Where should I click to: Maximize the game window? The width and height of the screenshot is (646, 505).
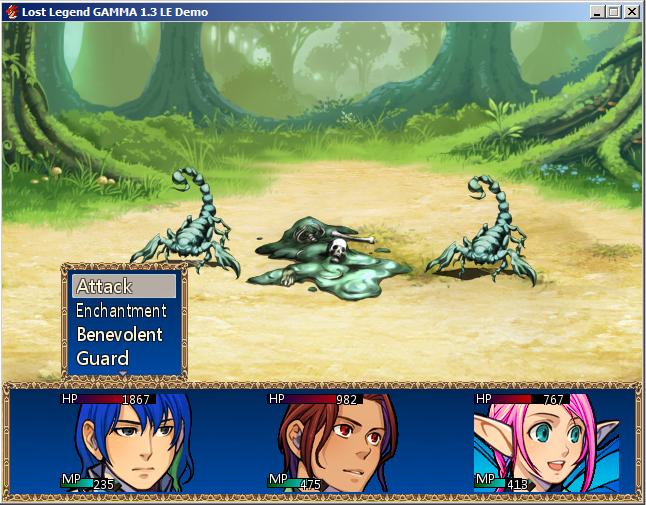coord(614,12)
